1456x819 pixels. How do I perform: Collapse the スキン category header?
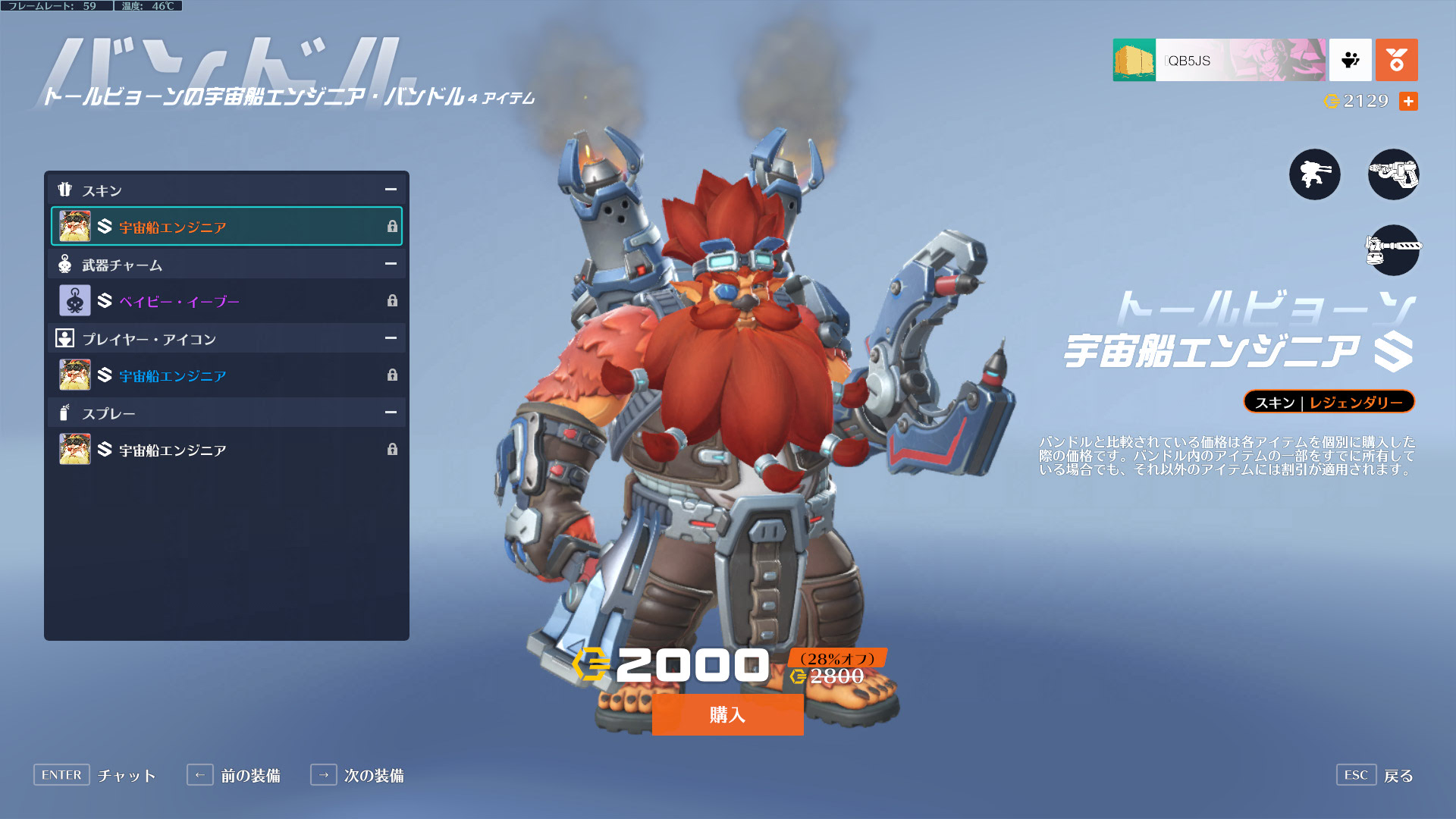pyautogui.click(x=391, y=190)
